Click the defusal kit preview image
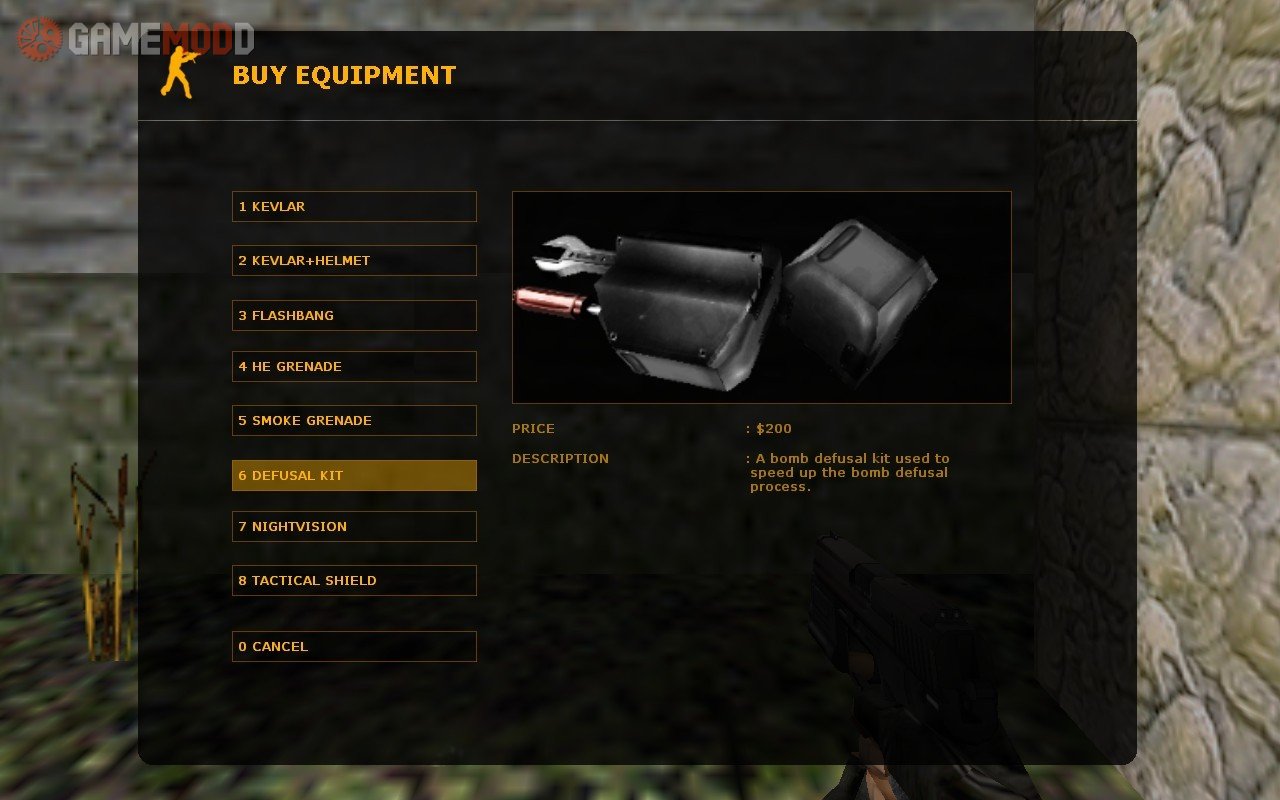The height and width of the screenshot is (800, 1280). 761,297
